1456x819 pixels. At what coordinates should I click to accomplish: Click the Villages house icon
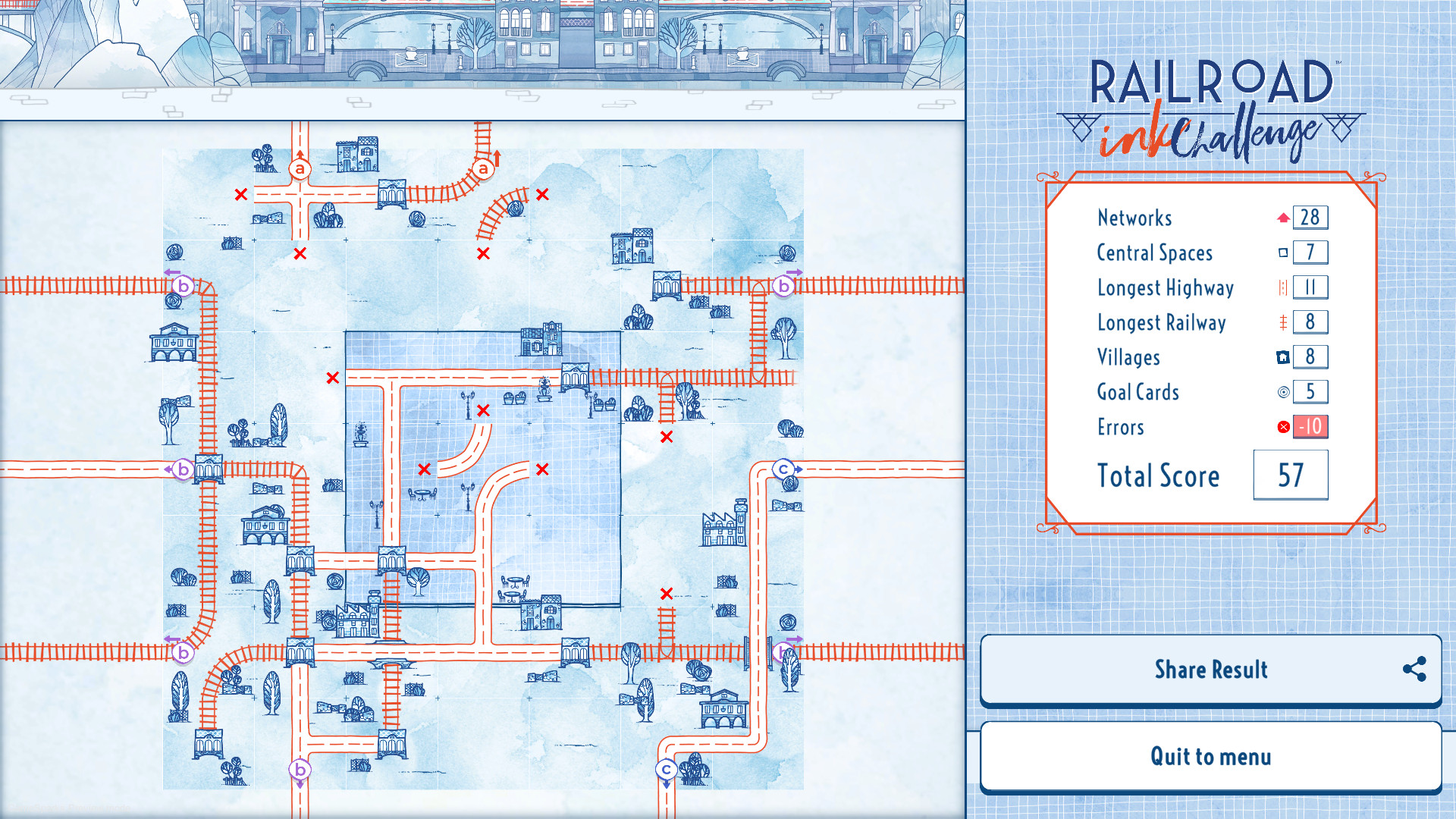click(x=1283, y=357)
